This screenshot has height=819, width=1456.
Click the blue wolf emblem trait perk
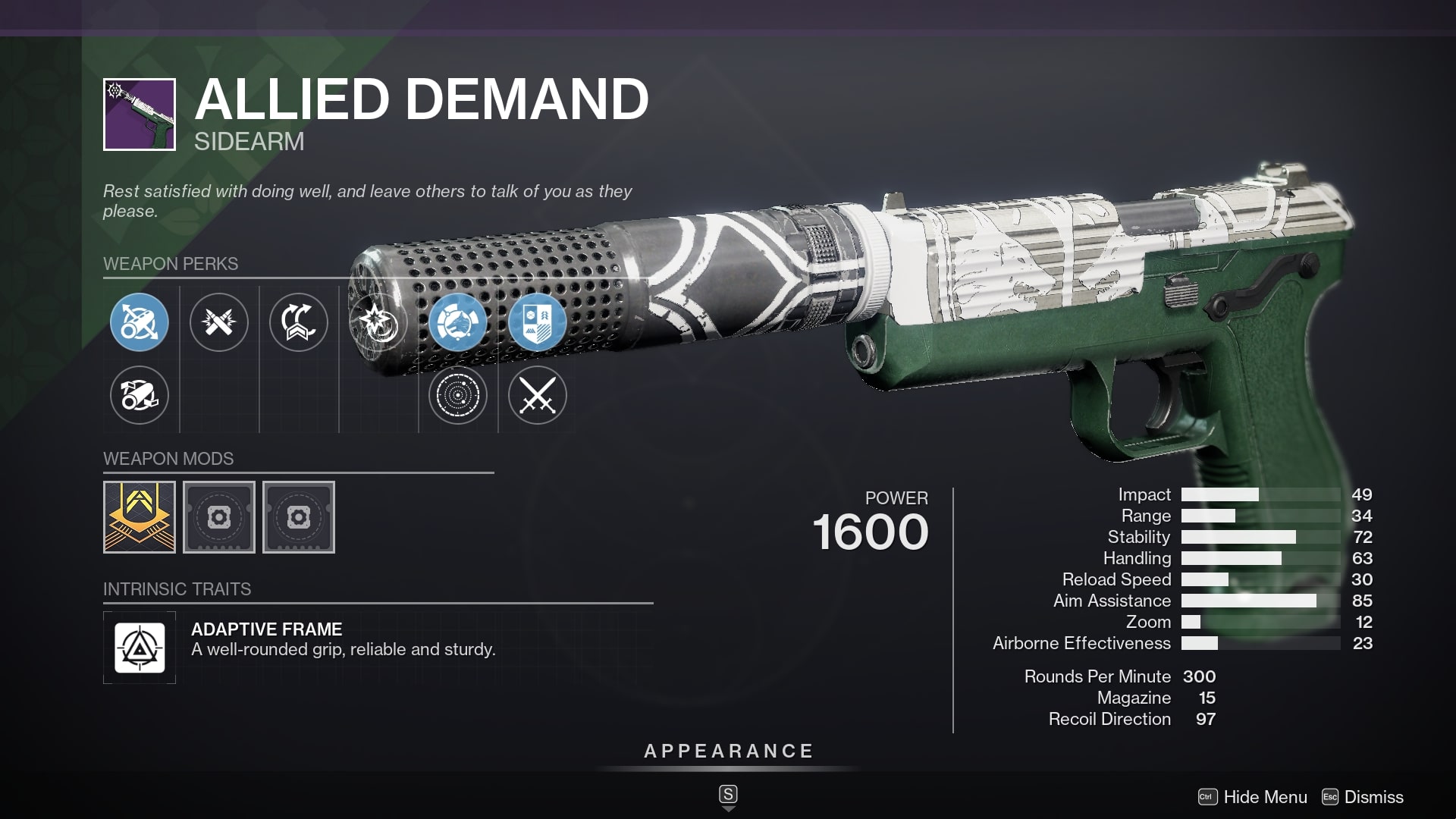[458, 322]
